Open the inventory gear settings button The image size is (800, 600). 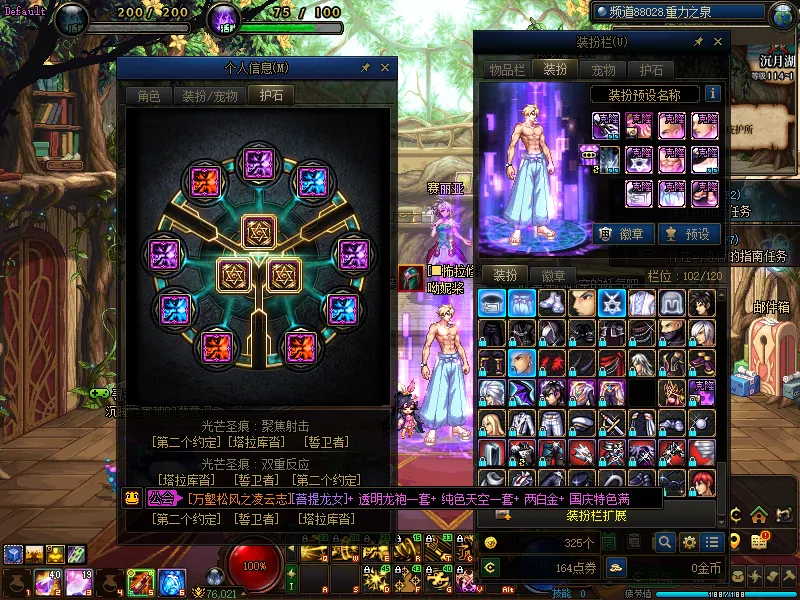click(x=689, y=542)
